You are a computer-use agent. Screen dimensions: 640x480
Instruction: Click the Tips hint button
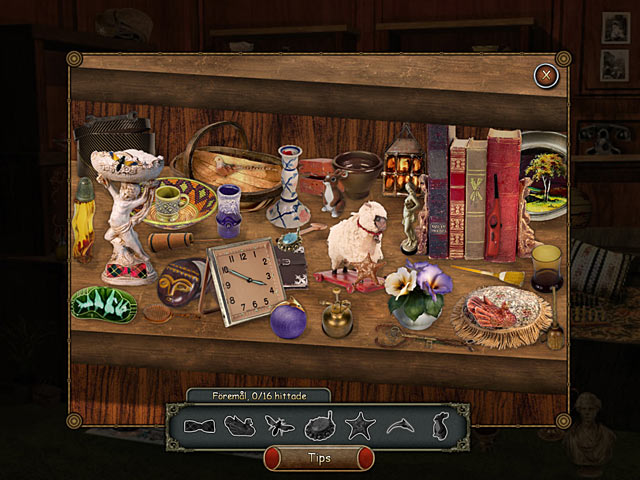318,458
